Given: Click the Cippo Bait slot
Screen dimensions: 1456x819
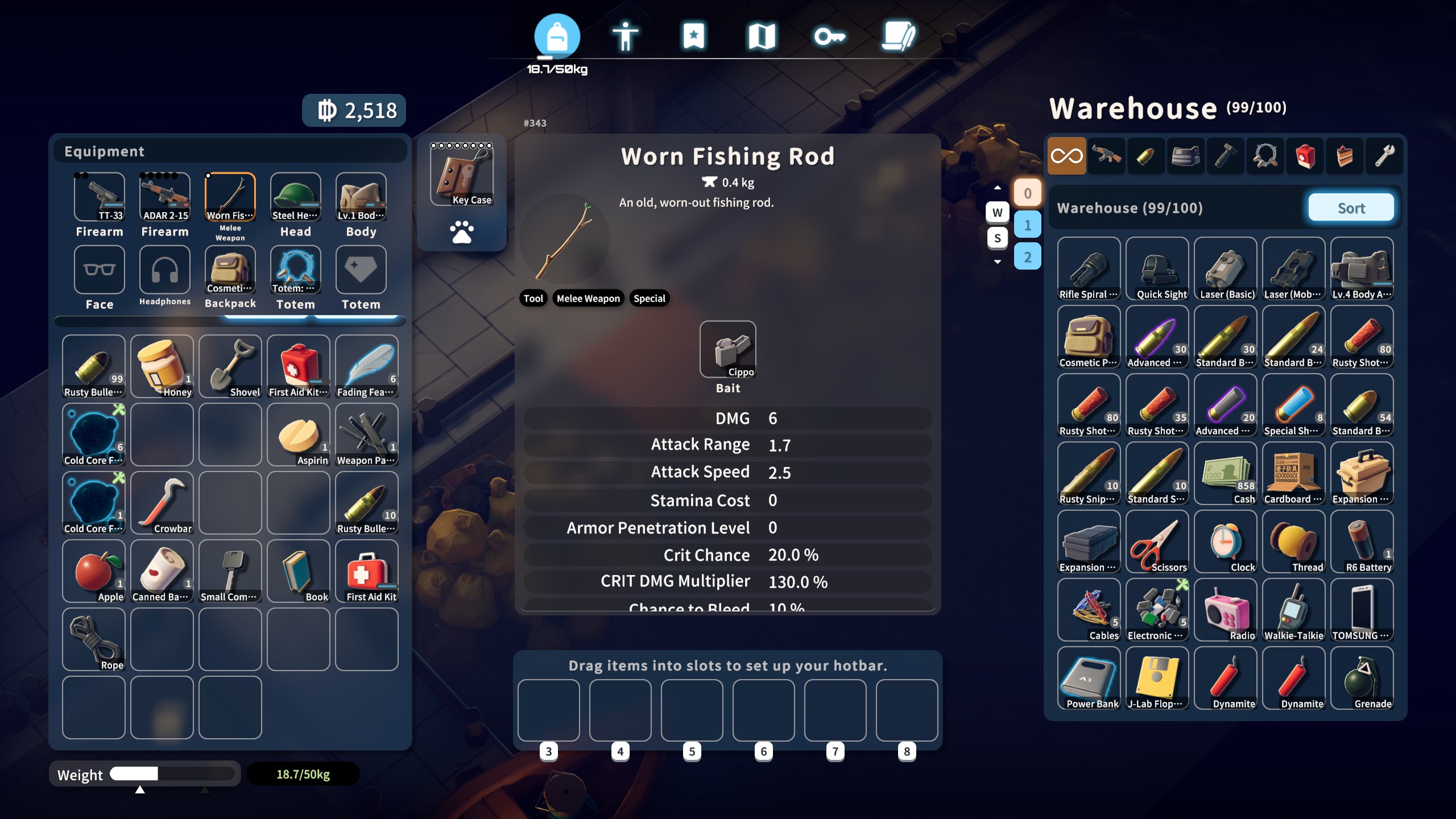Looking at the screenshot, I should pos(729,350).
